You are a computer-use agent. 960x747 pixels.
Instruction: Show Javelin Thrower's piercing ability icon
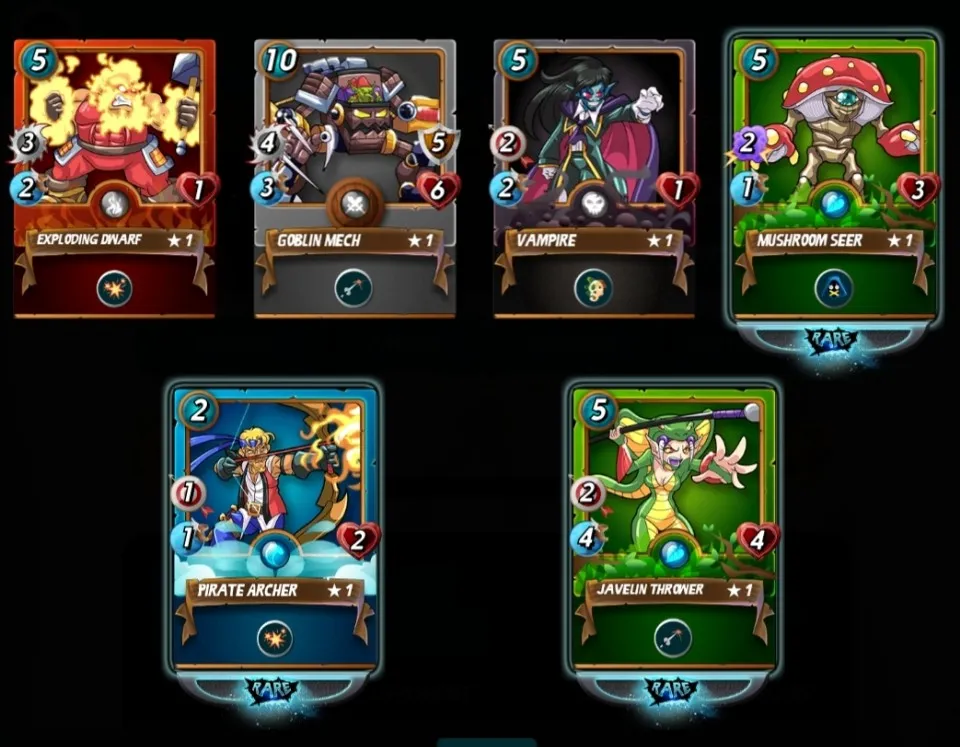coord(674,638)
